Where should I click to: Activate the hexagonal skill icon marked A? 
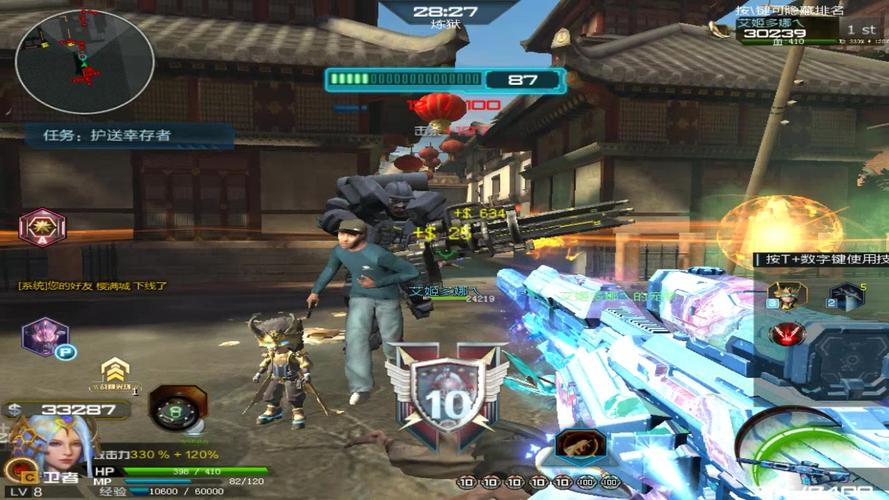pos(42,228)
